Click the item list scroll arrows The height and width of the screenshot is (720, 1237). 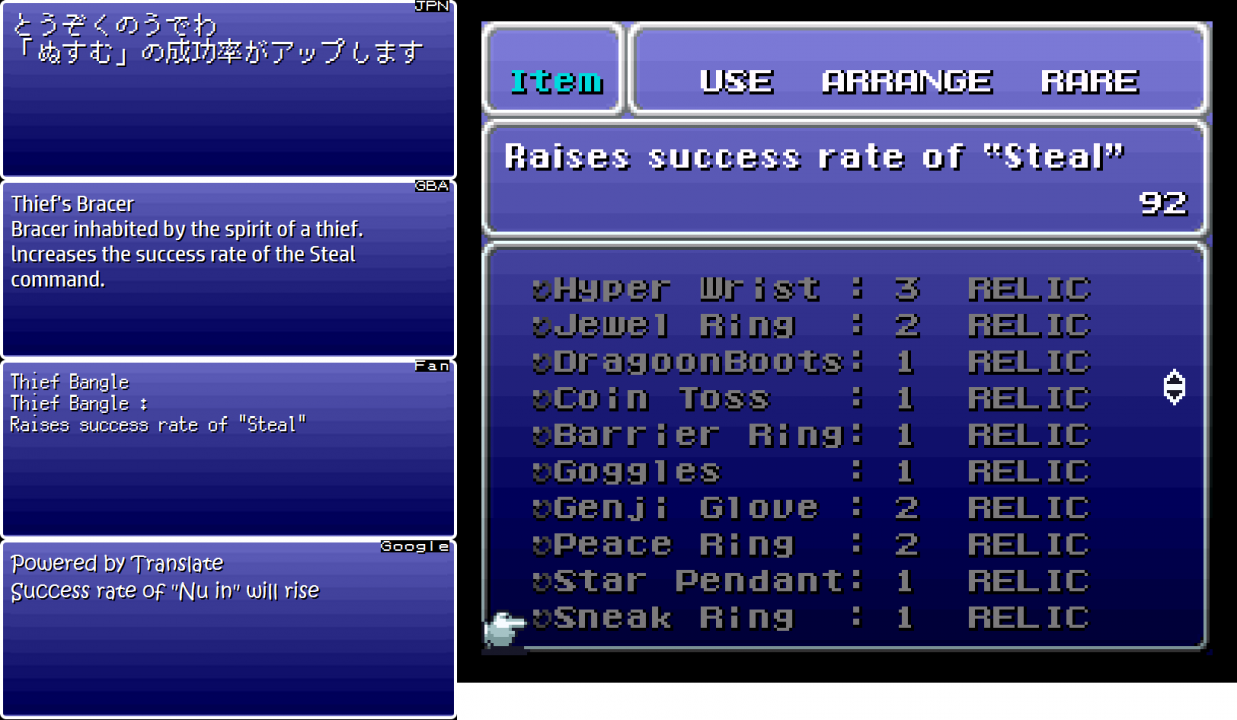(1175, 387)
